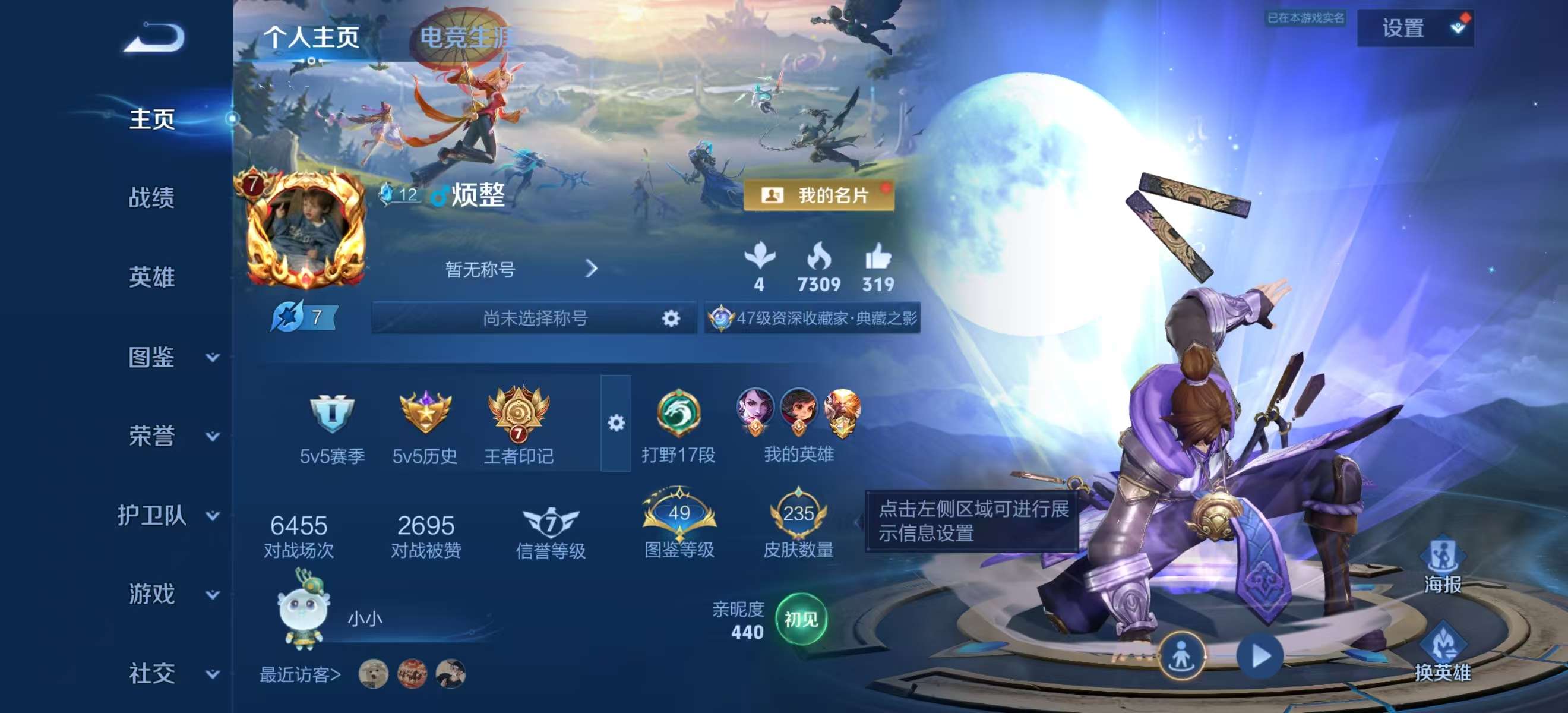The image size is (1568, 713).
Task: Expand the 荣誉 menu entry
Action: (x=170, y=437)
